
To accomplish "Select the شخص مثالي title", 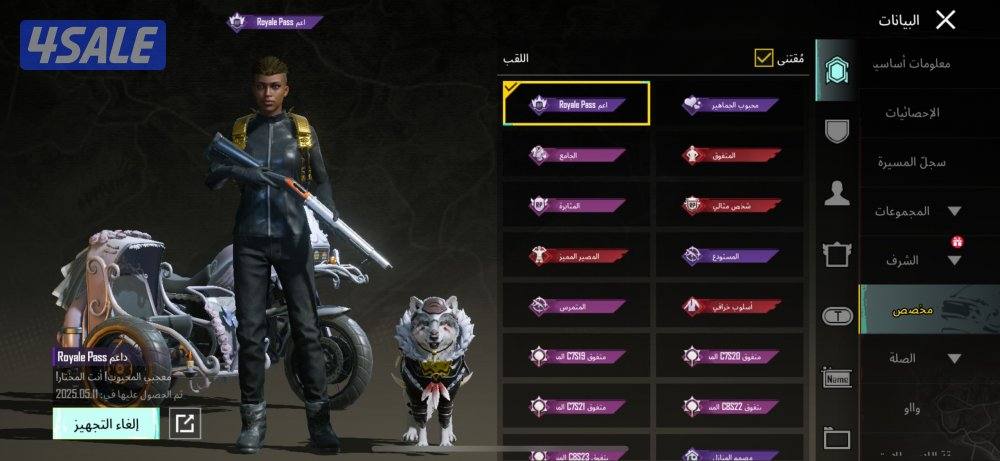I will (x=730, y=205).
